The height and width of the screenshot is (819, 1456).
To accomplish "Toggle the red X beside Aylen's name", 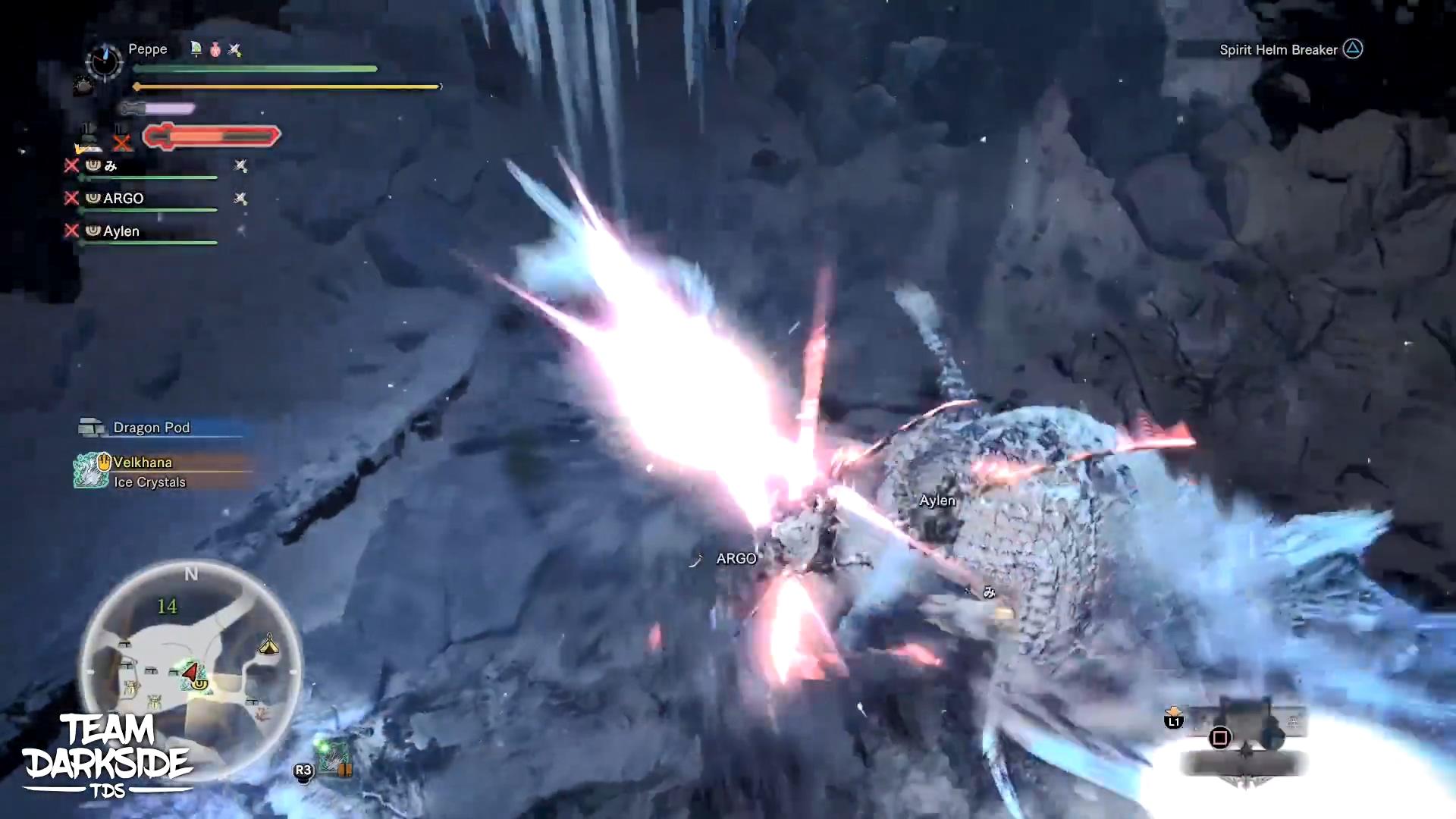I will click(73, 231).
